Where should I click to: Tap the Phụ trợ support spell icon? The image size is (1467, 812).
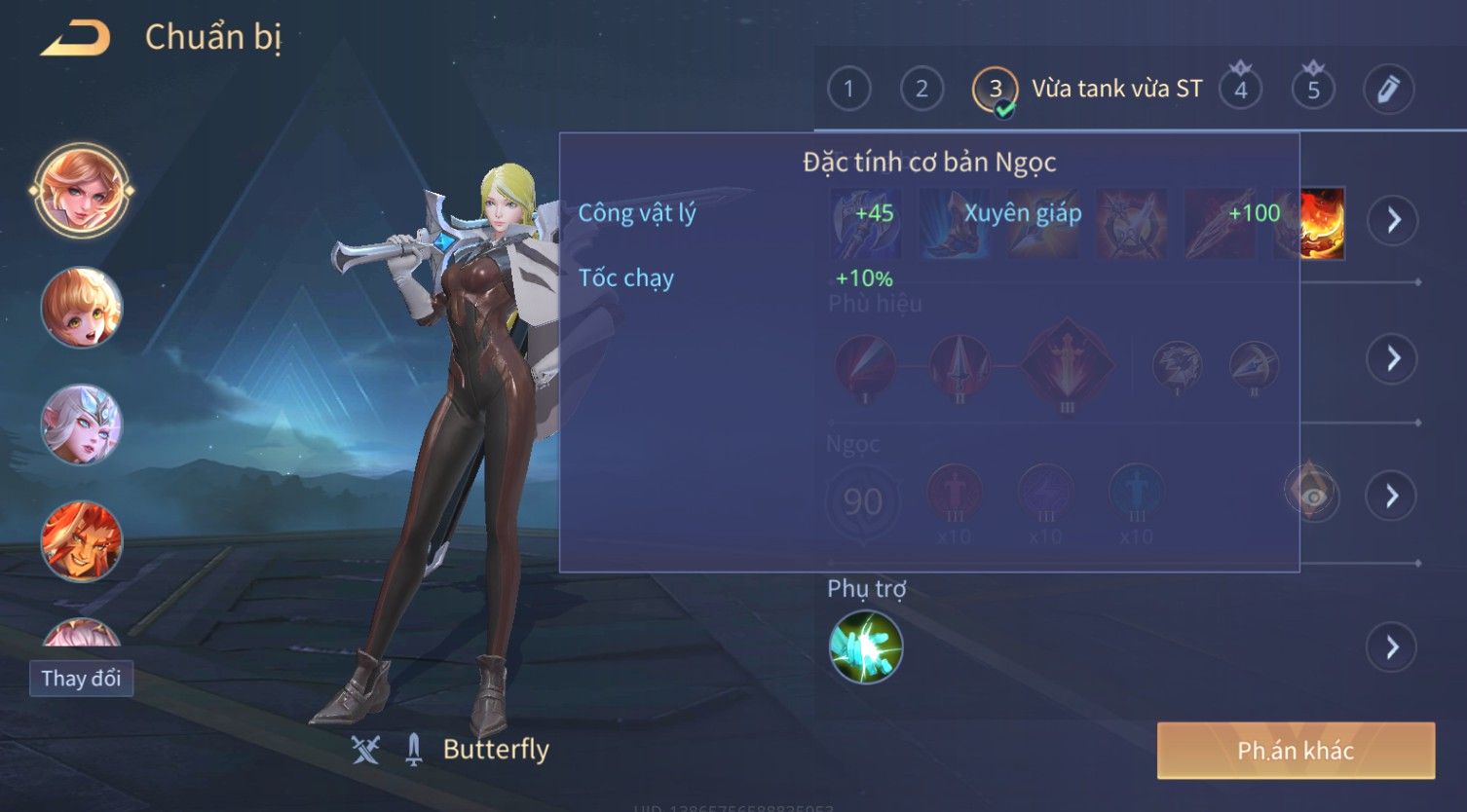(866, 647)
